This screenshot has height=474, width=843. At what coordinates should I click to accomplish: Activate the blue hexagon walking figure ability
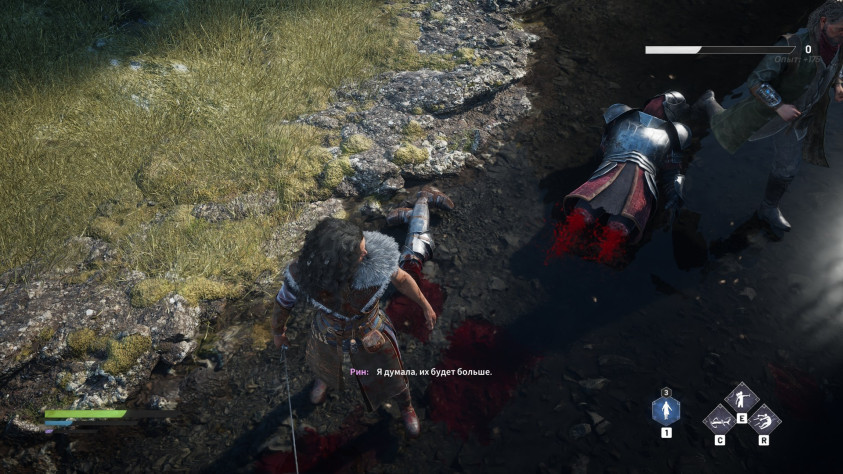(666, 410)
